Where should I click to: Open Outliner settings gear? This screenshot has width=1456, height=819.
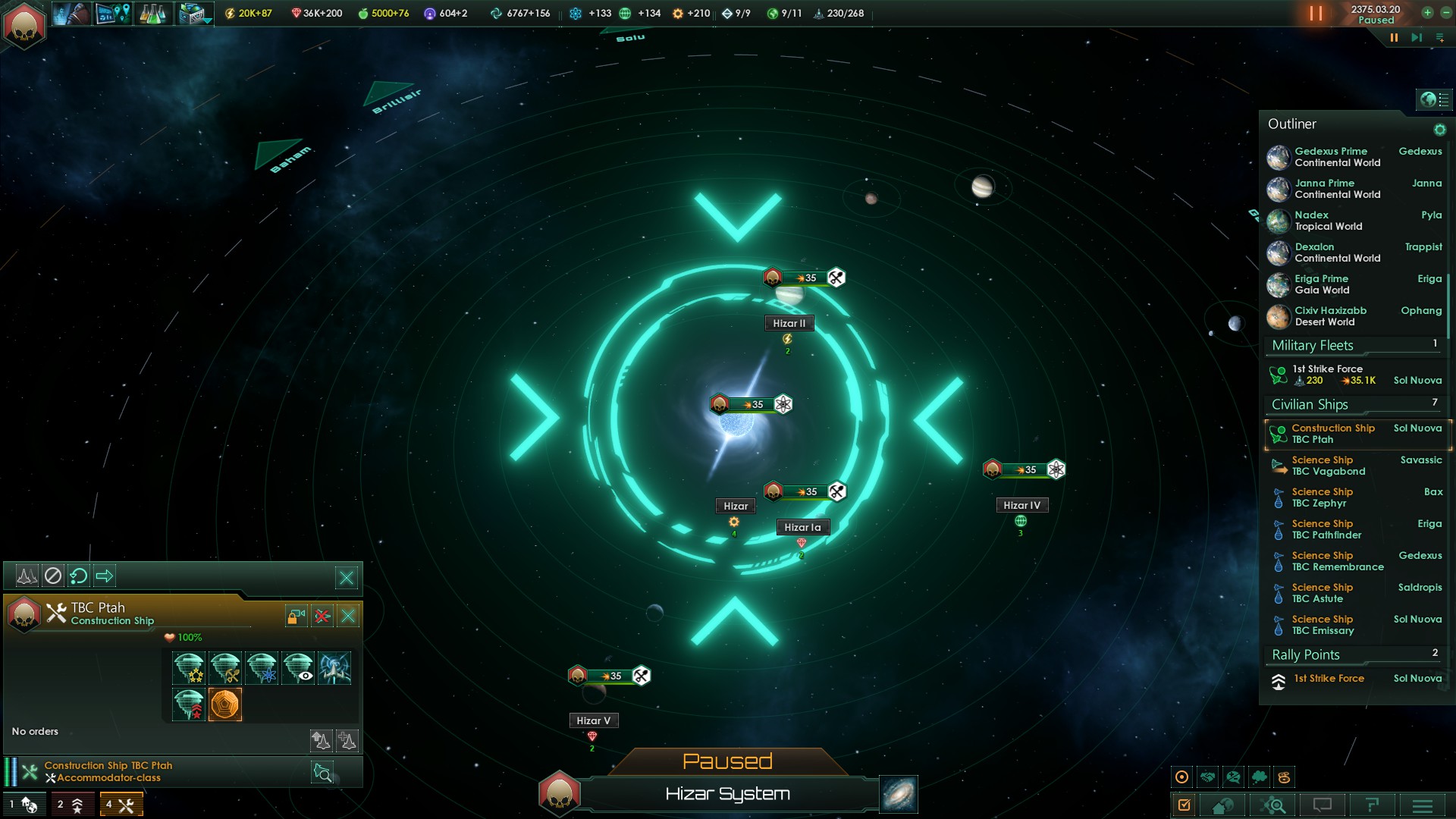pos(1439,130)
